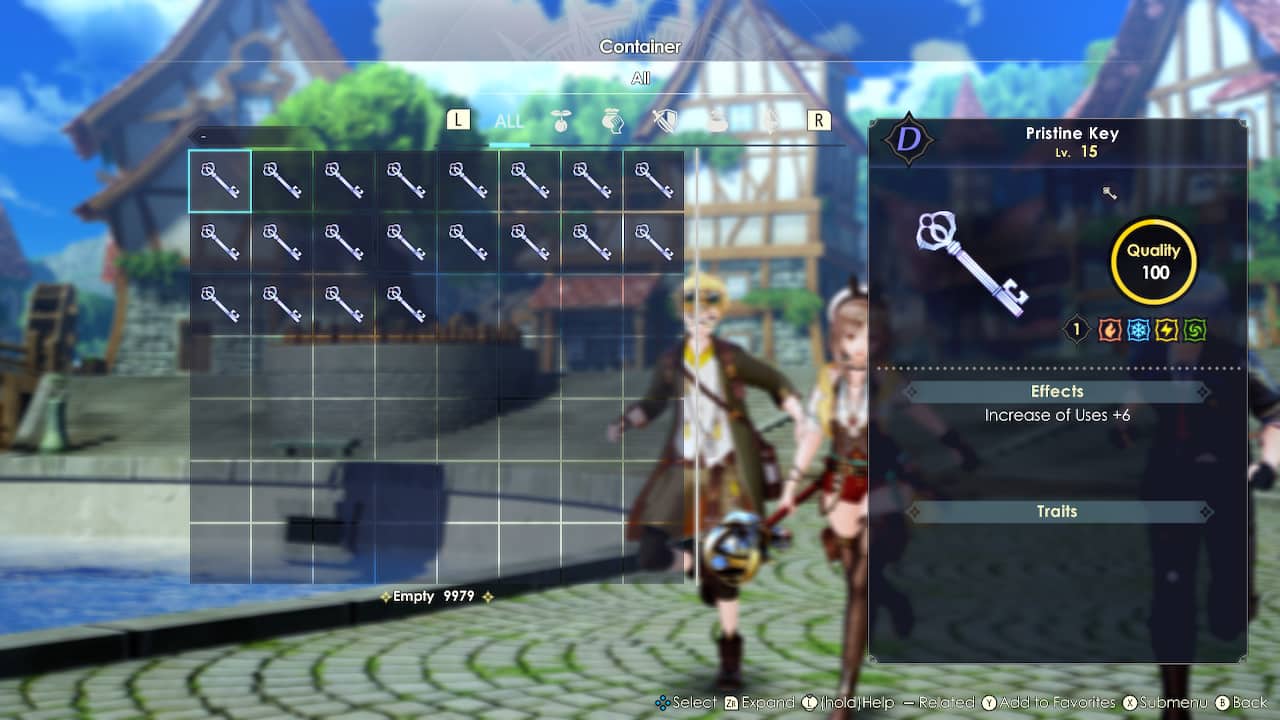
Task: Click the yellow Quality 100 meter
Action: (x=1153, y=261)
